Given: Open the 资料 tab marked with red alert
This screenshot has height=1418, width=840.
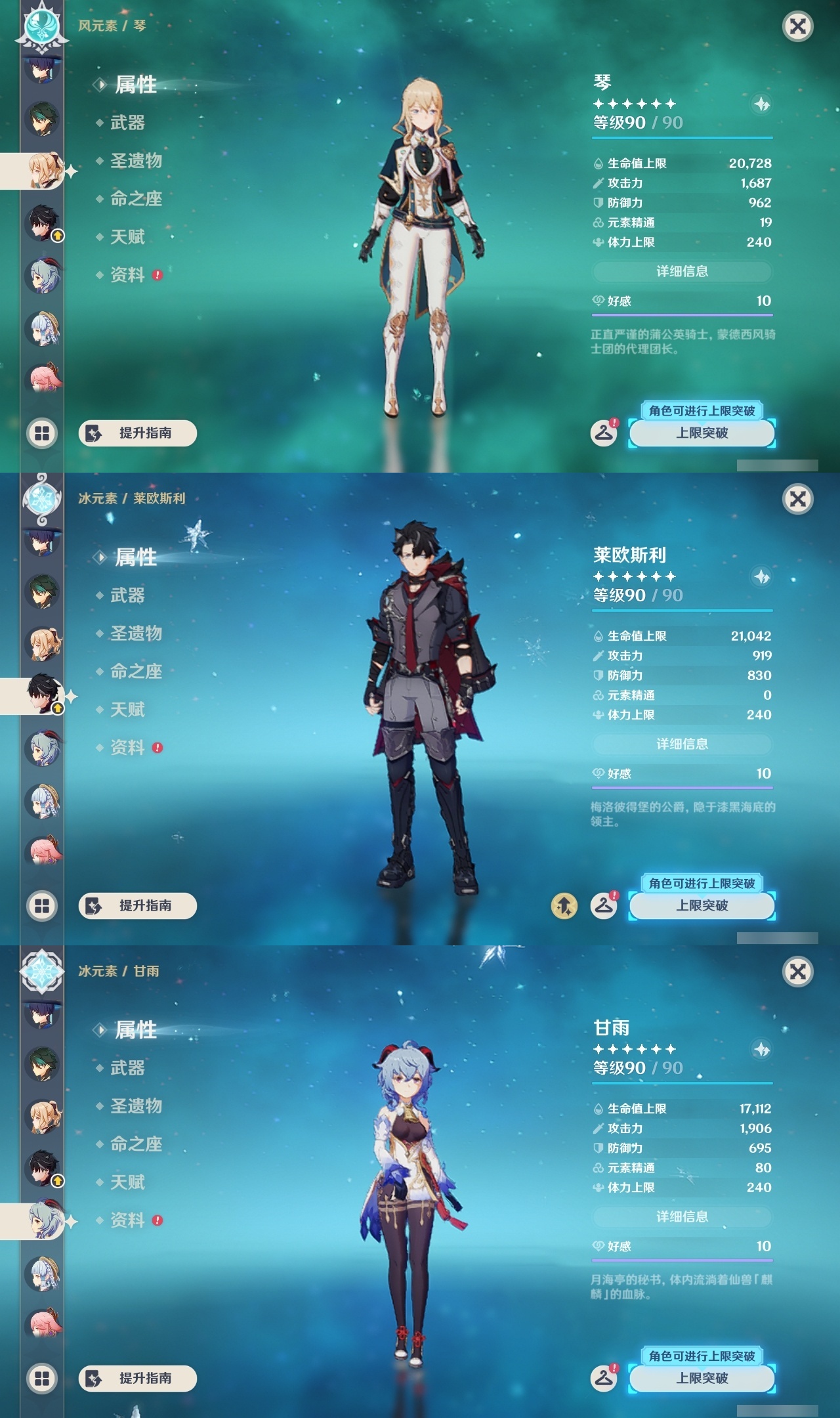Looking at the screenshot, I should 128,275.
